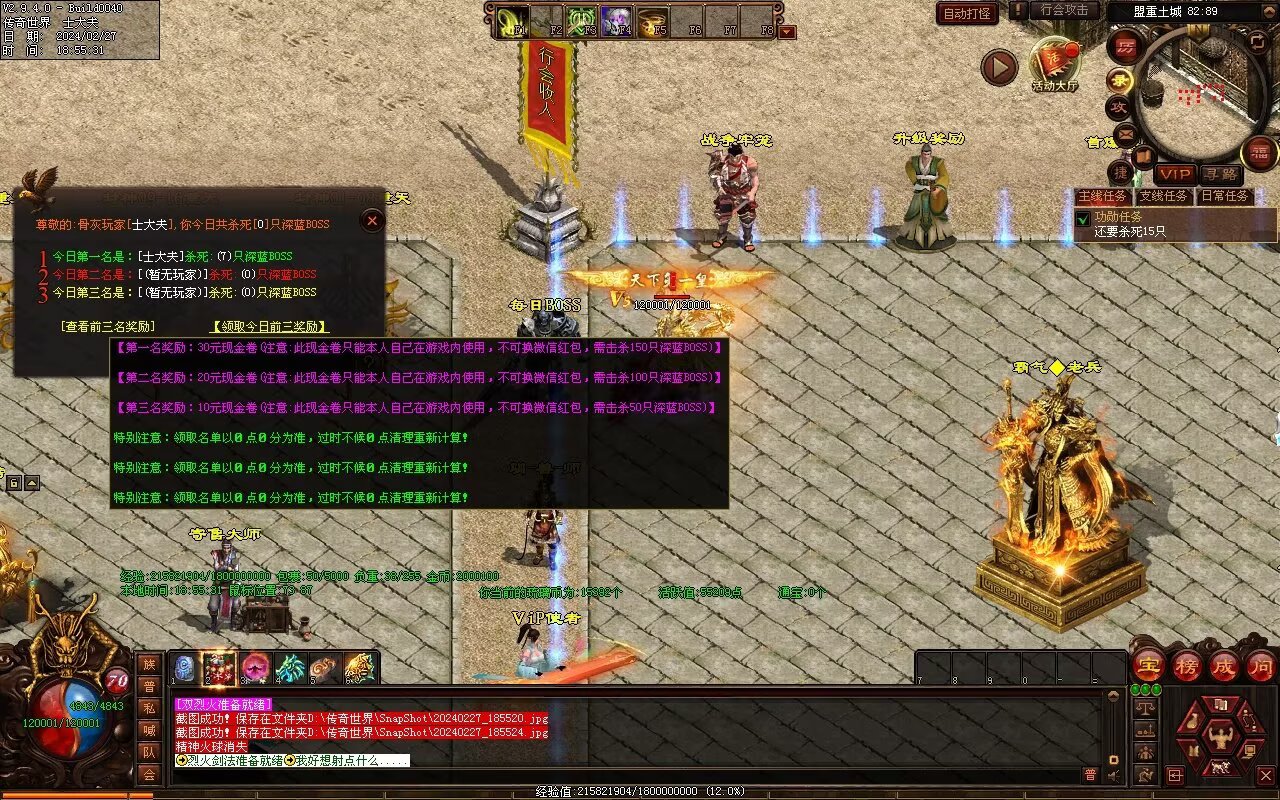
Task: Click the round play arrow button
Action: pyautogui.click(x=998, y=67)
